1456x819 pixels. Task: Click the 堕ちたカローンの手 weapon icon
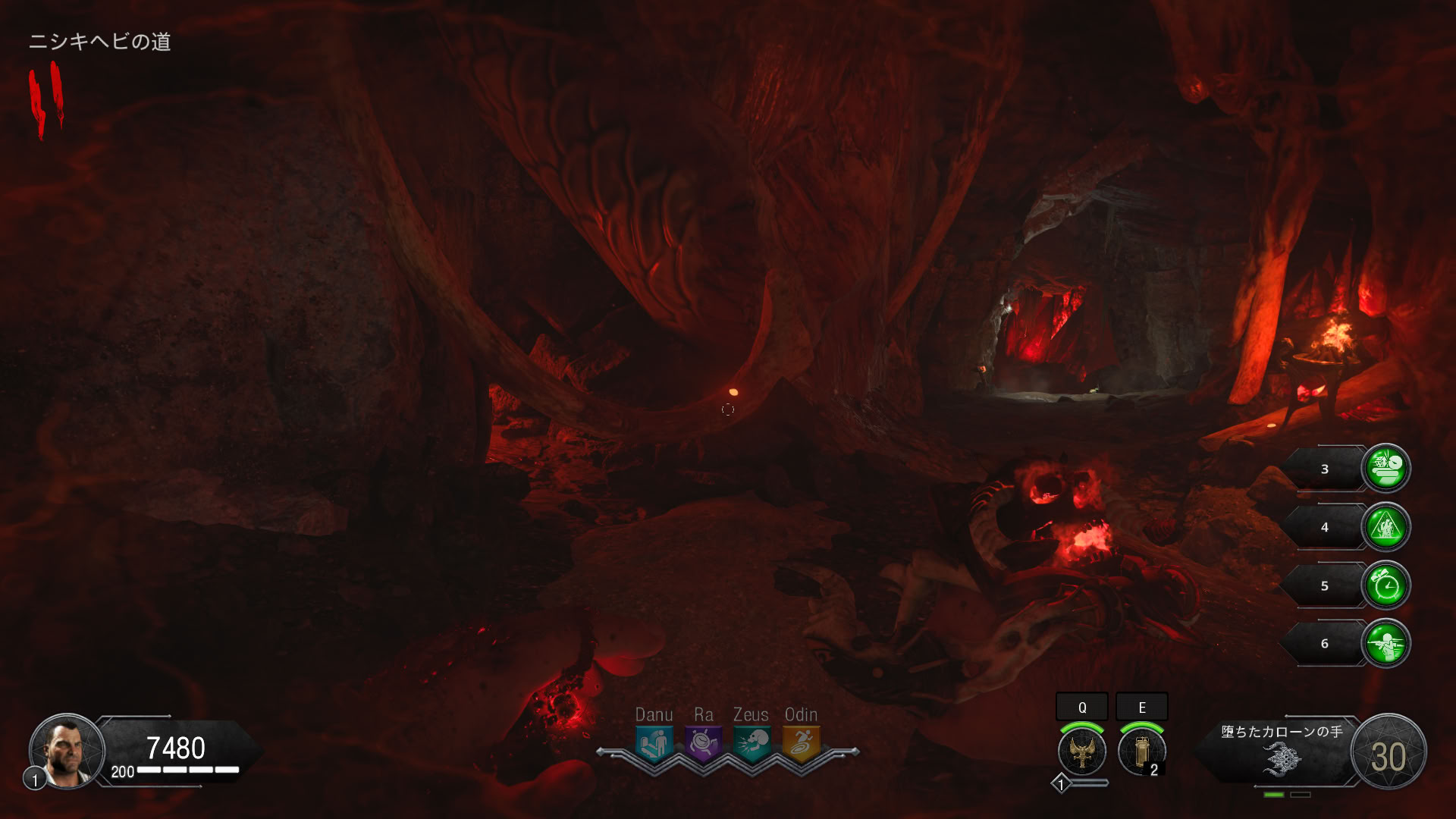point(1282,758)
